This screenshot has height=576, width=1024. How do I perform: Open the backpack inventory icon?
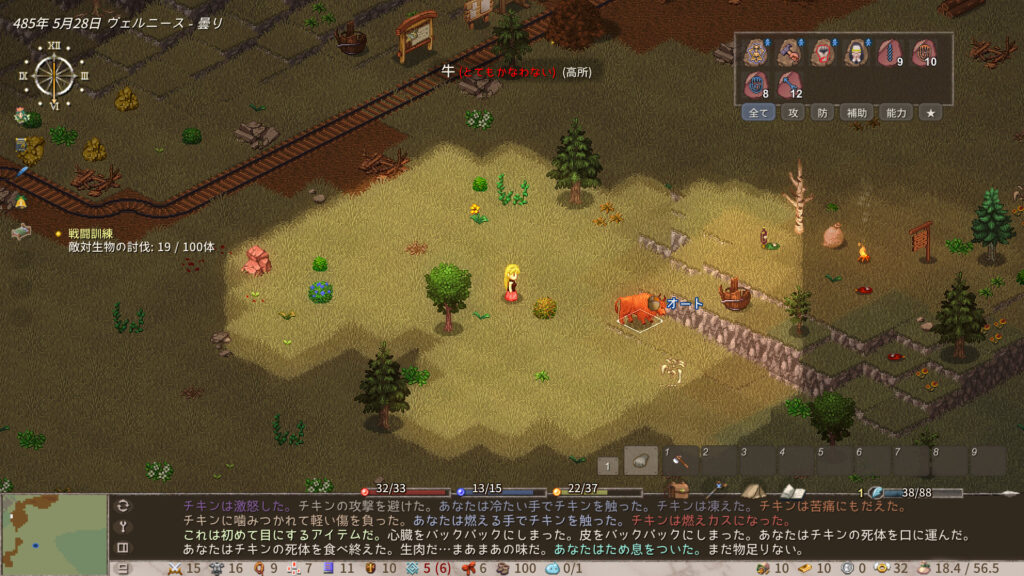click(x=679, y=490)
